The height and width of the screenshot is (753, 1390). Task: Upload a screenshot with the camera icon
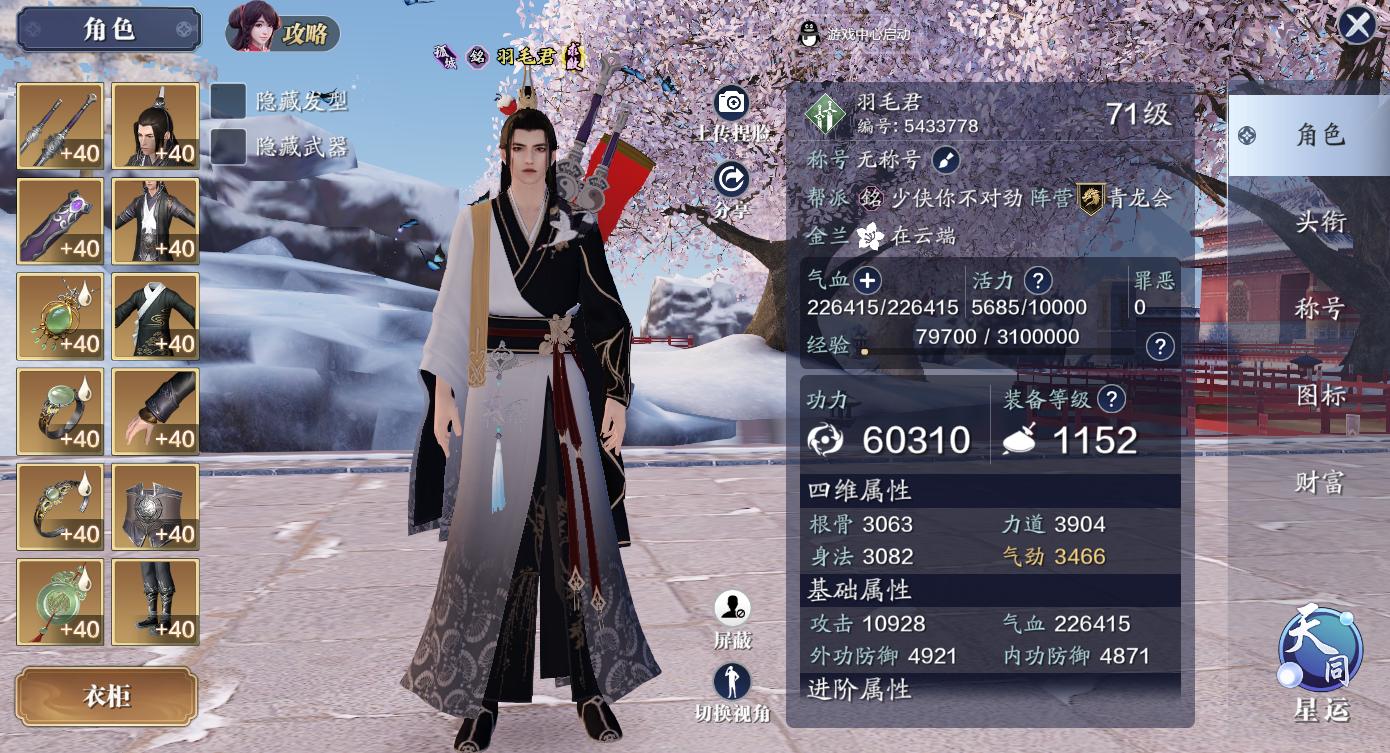click(732, 103)
